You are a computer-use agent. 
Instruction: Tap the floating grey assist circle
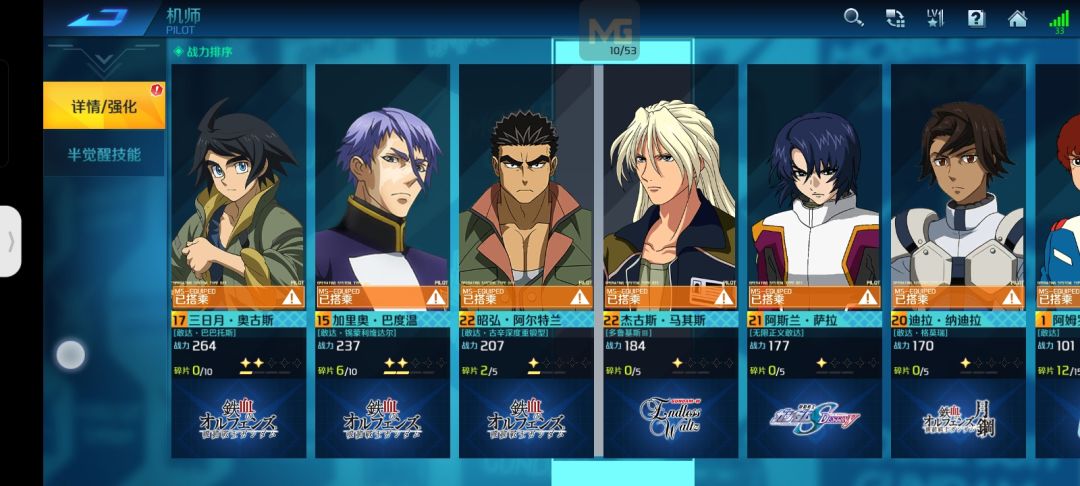click(x=70, y=355)
